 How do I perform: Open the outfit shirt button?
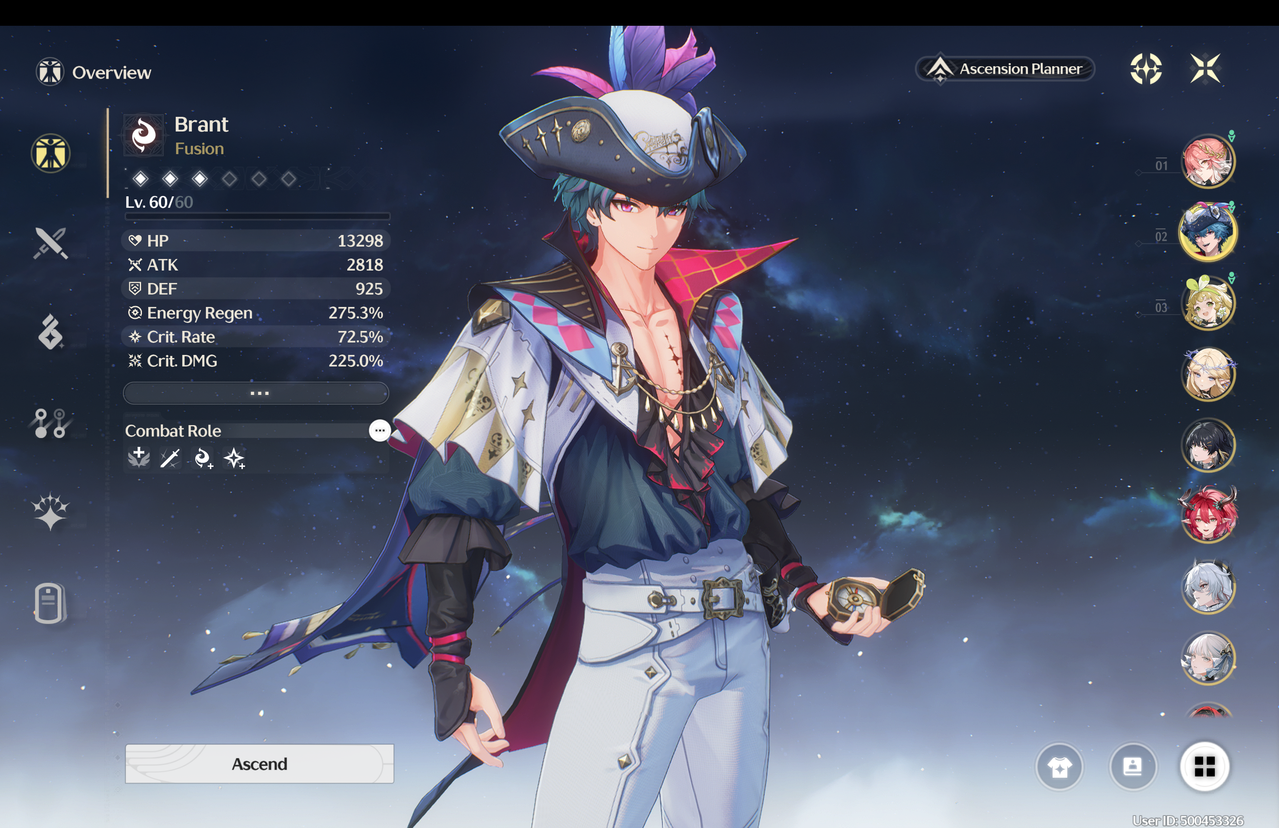(x=1059, y=767)
